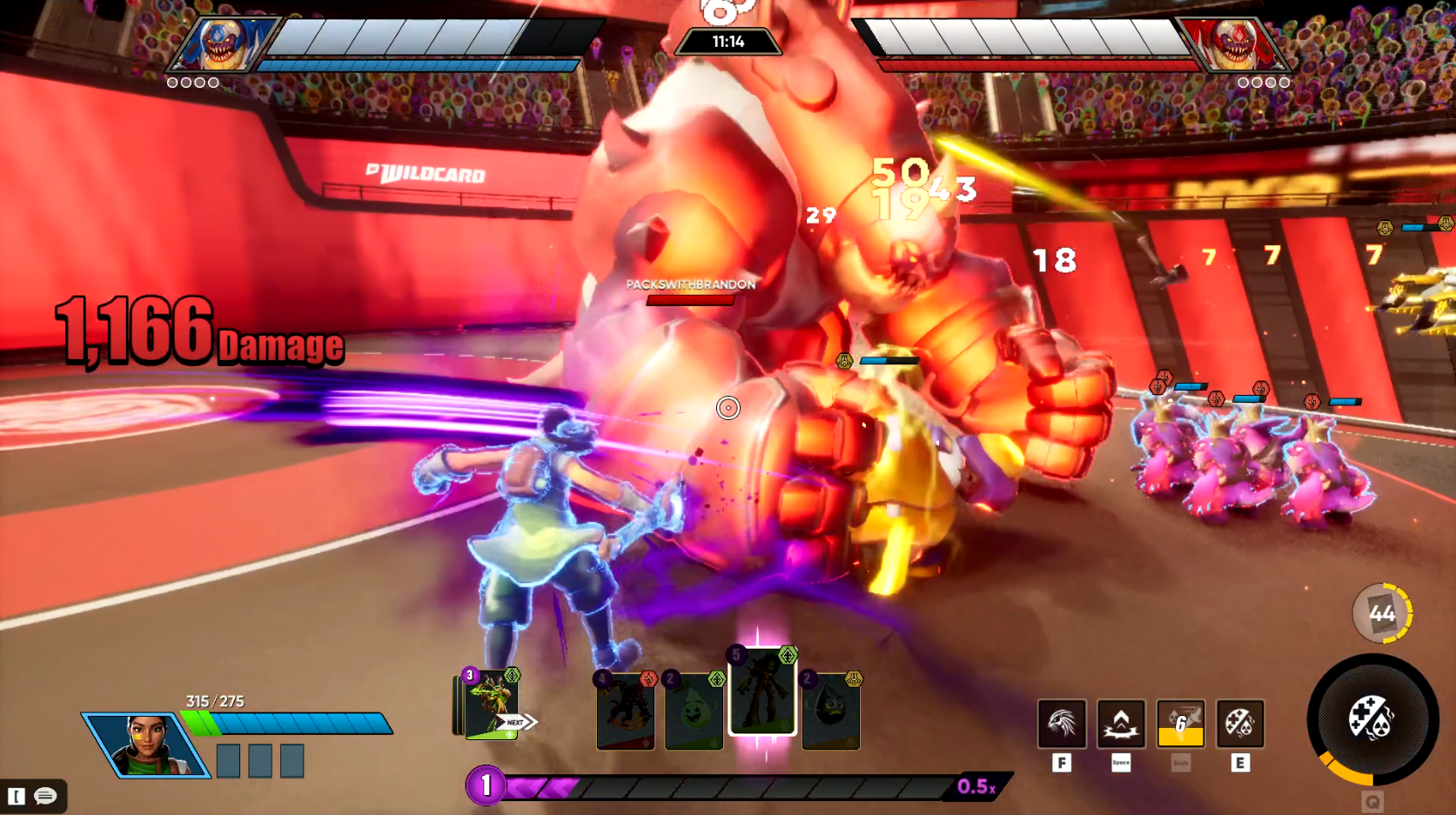
Task: Select the red team clown portrait
Action: pyautogui.click(x=1234, y=43)
